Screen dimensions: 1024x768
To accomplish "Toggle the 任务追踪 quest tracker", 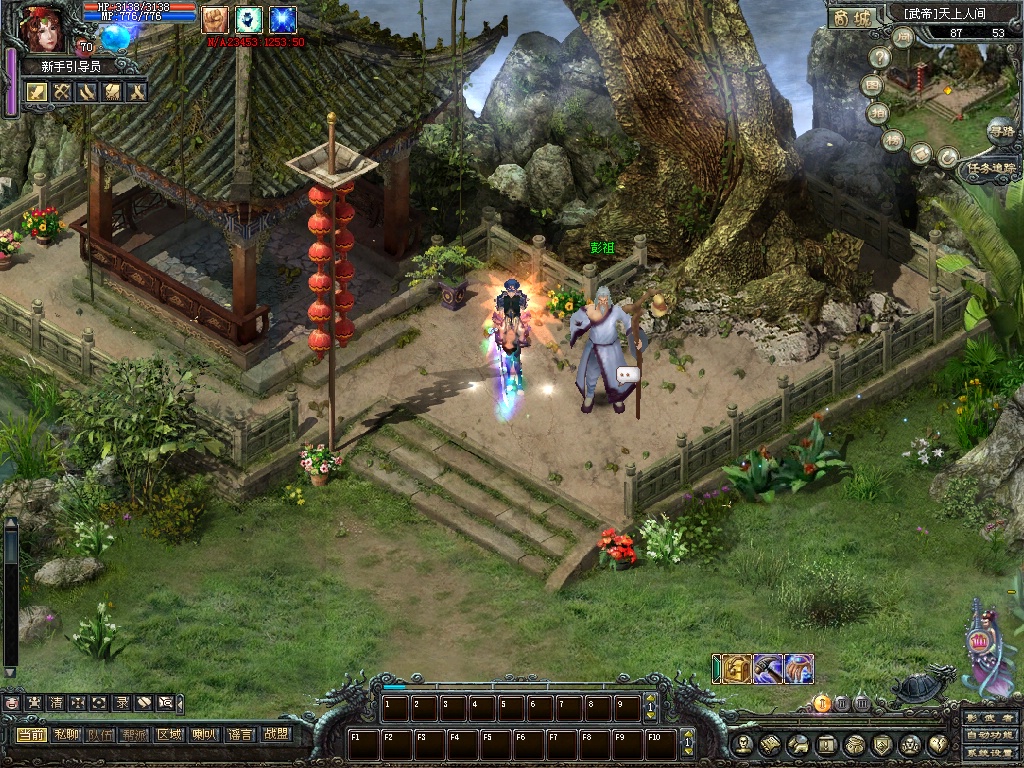I will pos(990,170).
